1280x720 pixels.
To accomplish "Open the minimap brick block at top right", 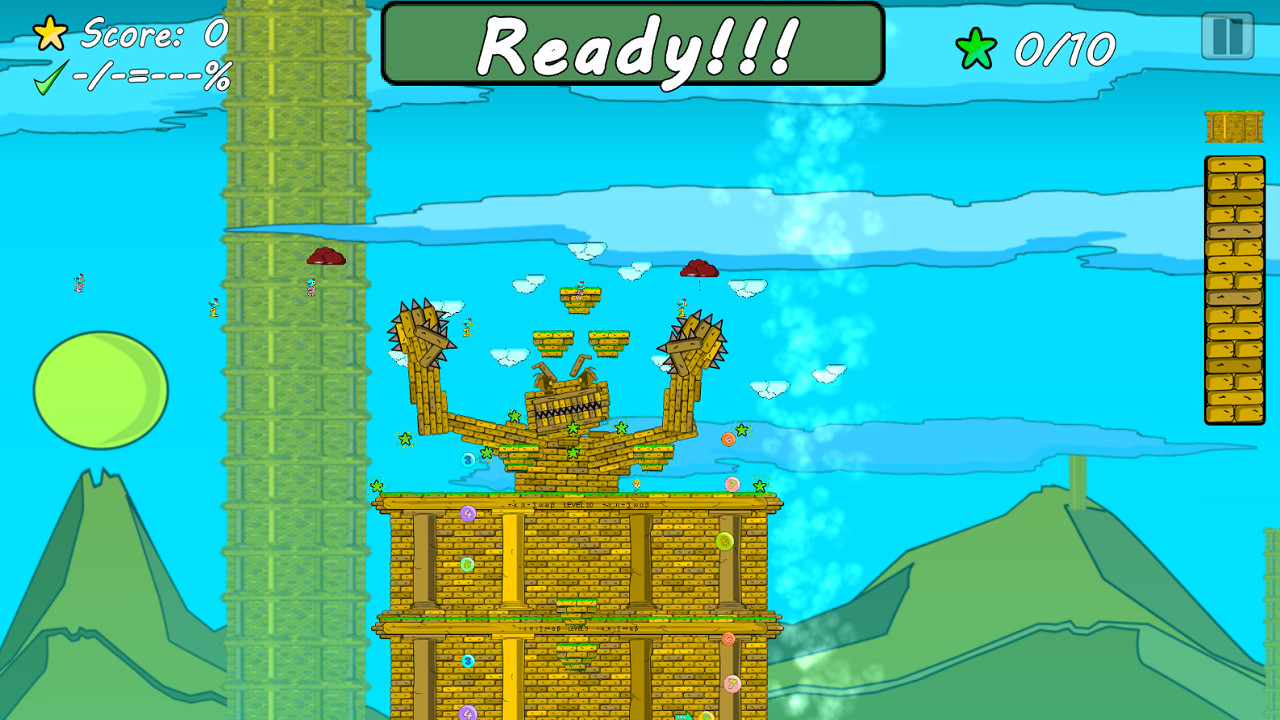I will [x=1234, y=127].
